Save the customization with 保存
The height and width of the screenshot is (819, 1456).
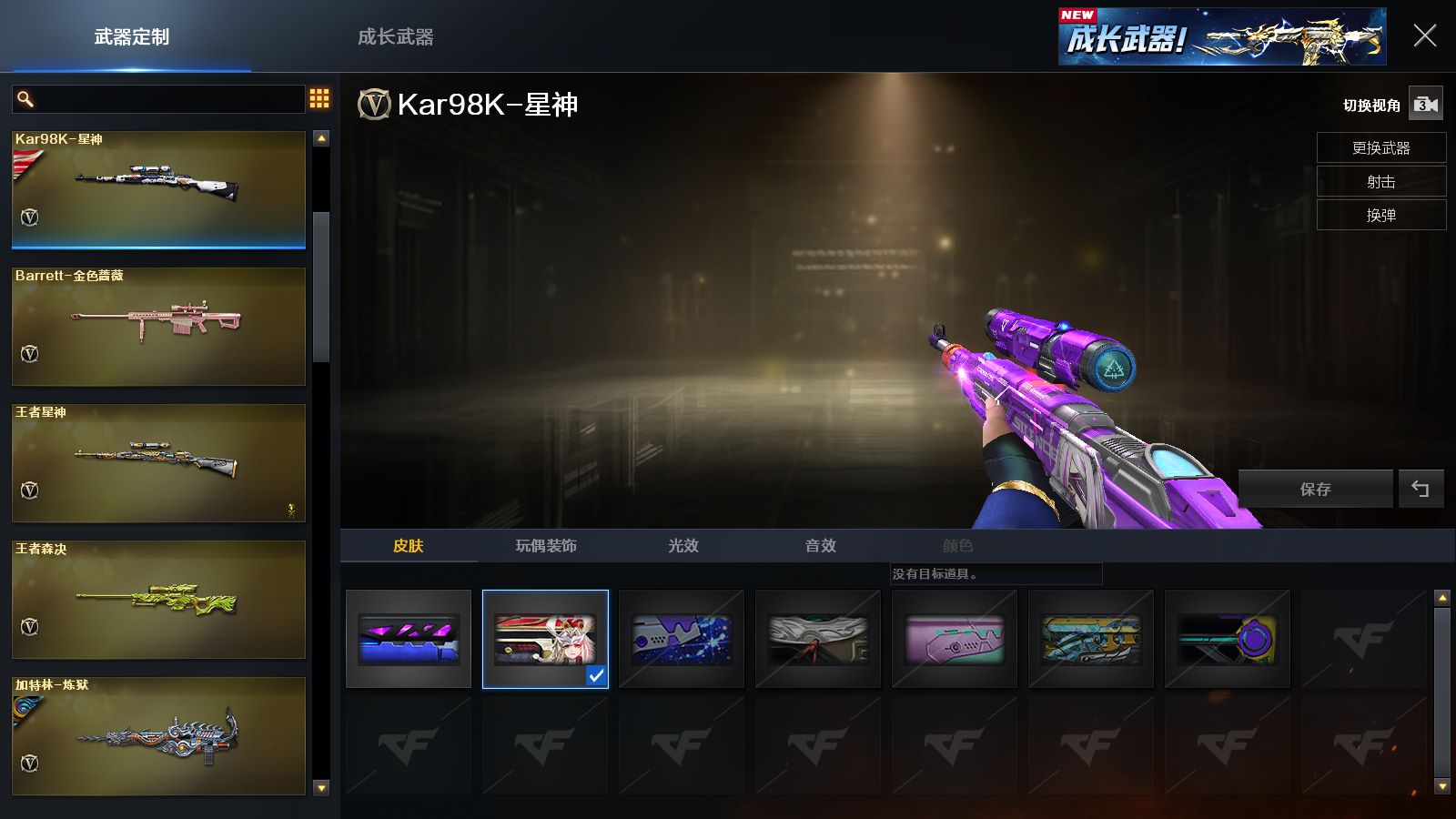(1315, 490)
